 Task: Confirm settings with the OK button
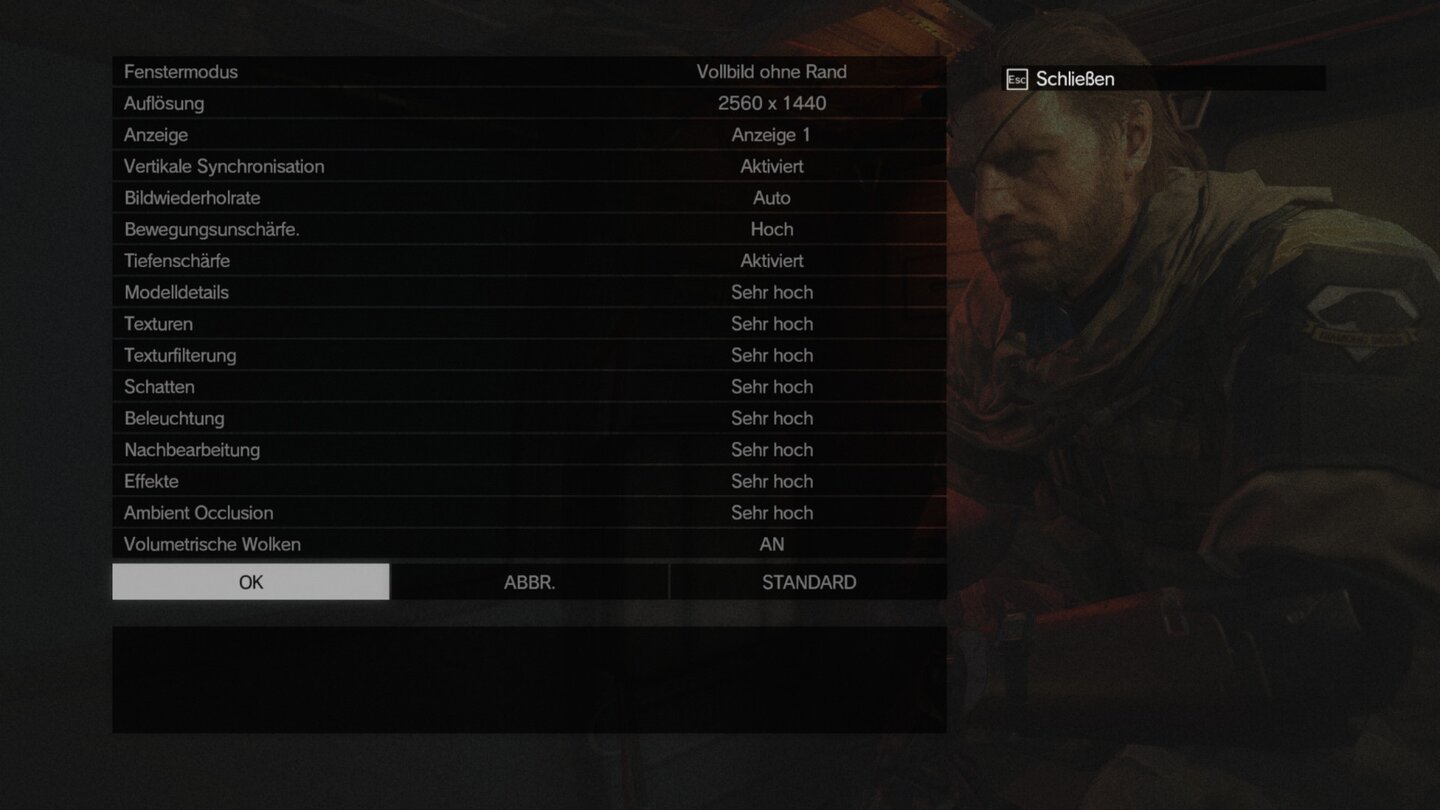pyautogui.click(x=250, y=581)
